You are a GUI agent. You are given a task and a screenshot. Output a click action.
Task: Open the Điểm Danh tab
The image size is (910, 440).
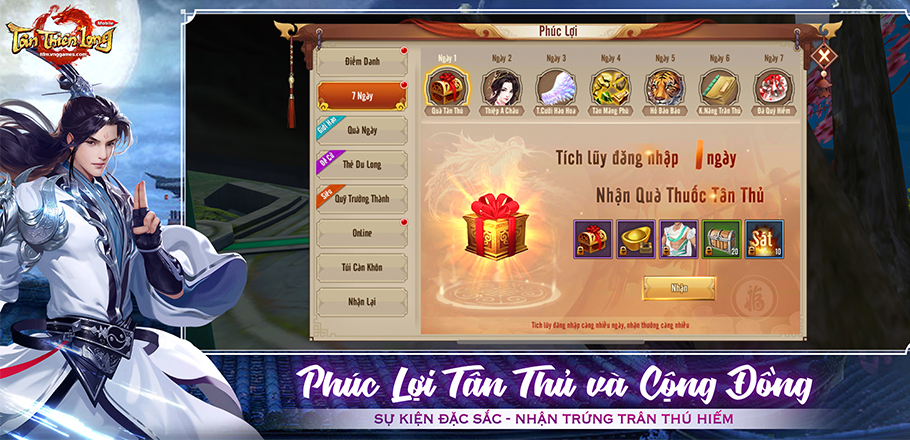coord(361,62)
